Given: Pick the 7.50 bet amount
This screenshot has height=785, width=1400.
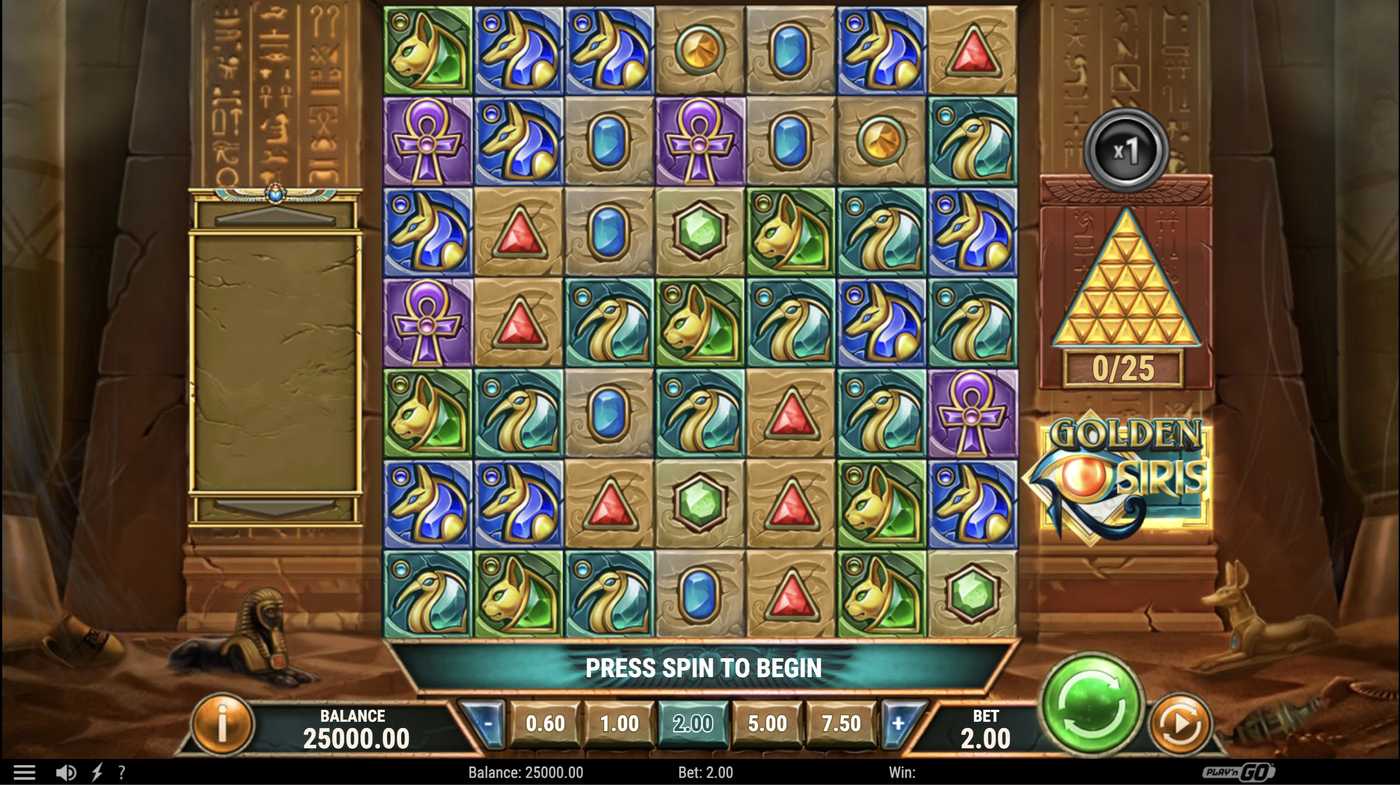Looking at the screenshot, I should click(x=841, y=724).
